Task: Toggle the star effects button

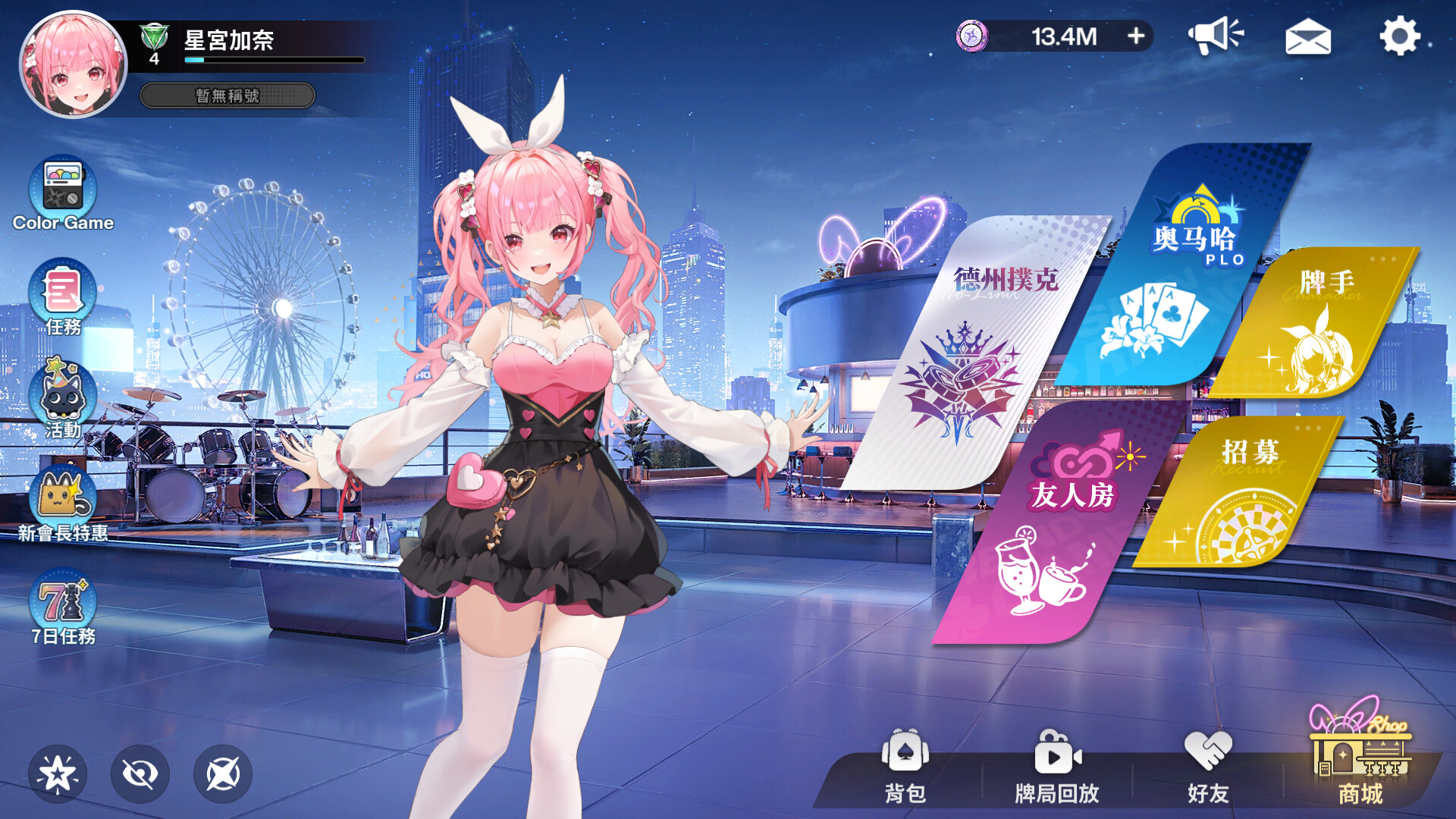Action: 59,773
